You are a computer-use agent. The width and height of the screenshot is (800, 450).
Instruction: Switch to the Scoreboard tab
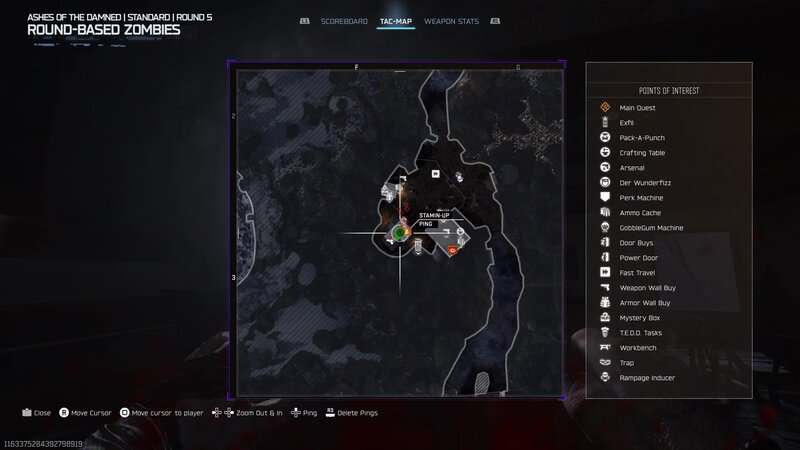coord(344,21)
